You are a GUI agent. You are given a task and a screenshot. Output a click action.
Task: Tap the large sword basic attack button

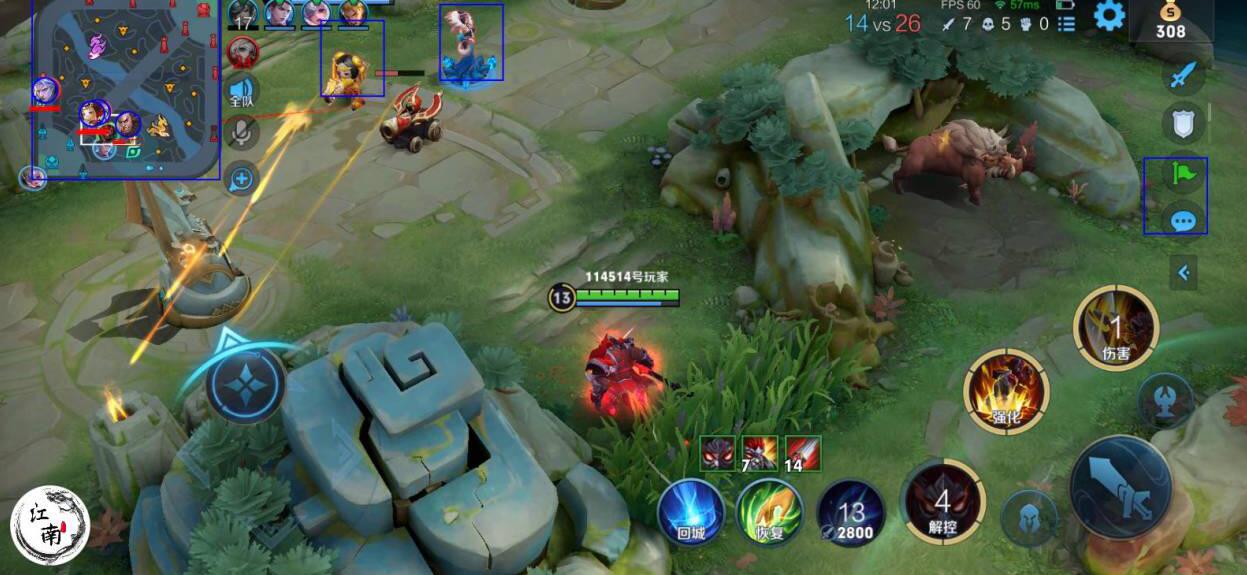click(1120, 488)
